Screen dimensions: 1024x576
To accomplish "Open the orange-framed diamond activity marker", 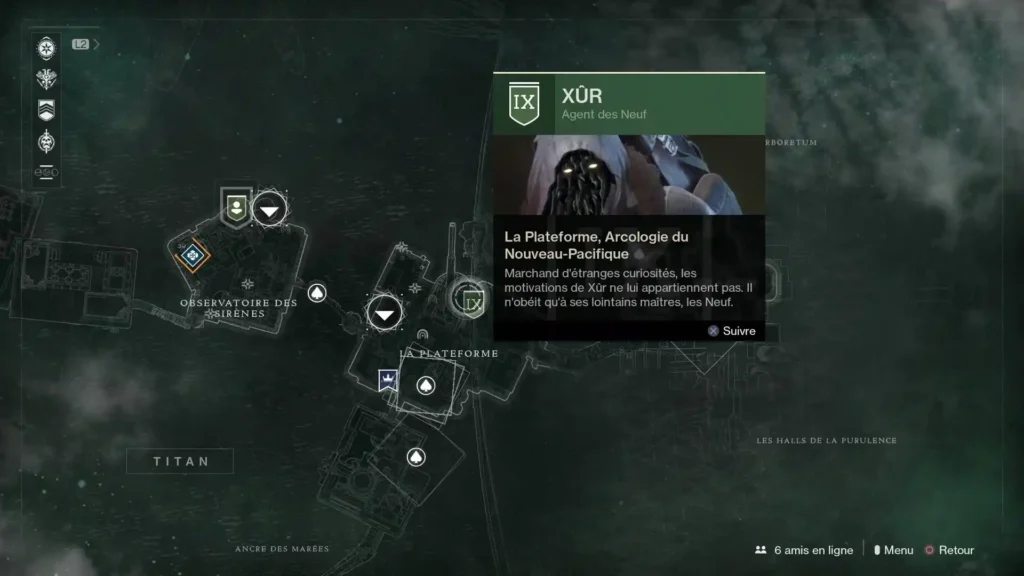I will tap(192, 256).
